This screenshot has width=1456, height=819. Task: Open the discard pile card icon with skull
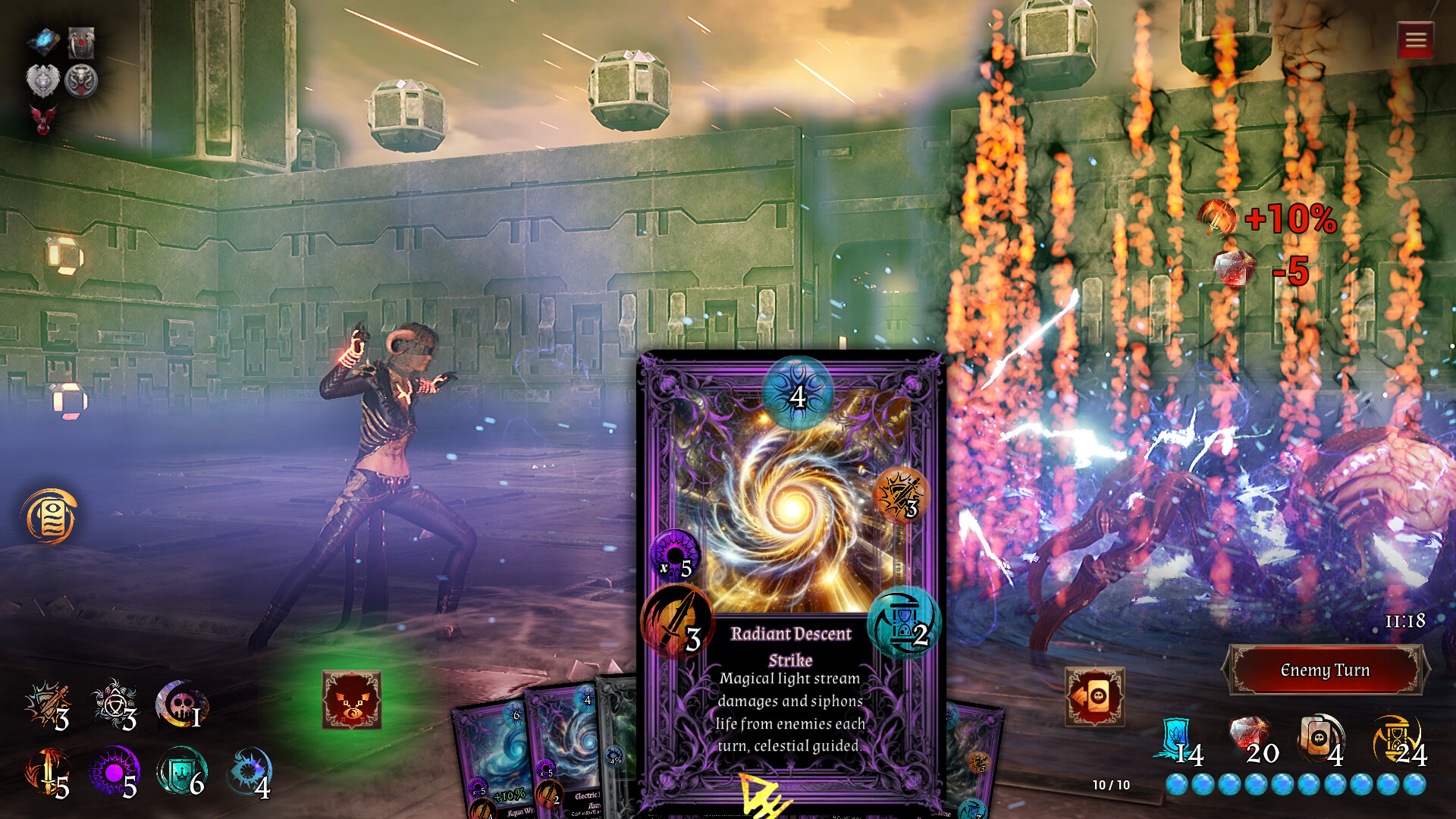(x=1094, y=698)
